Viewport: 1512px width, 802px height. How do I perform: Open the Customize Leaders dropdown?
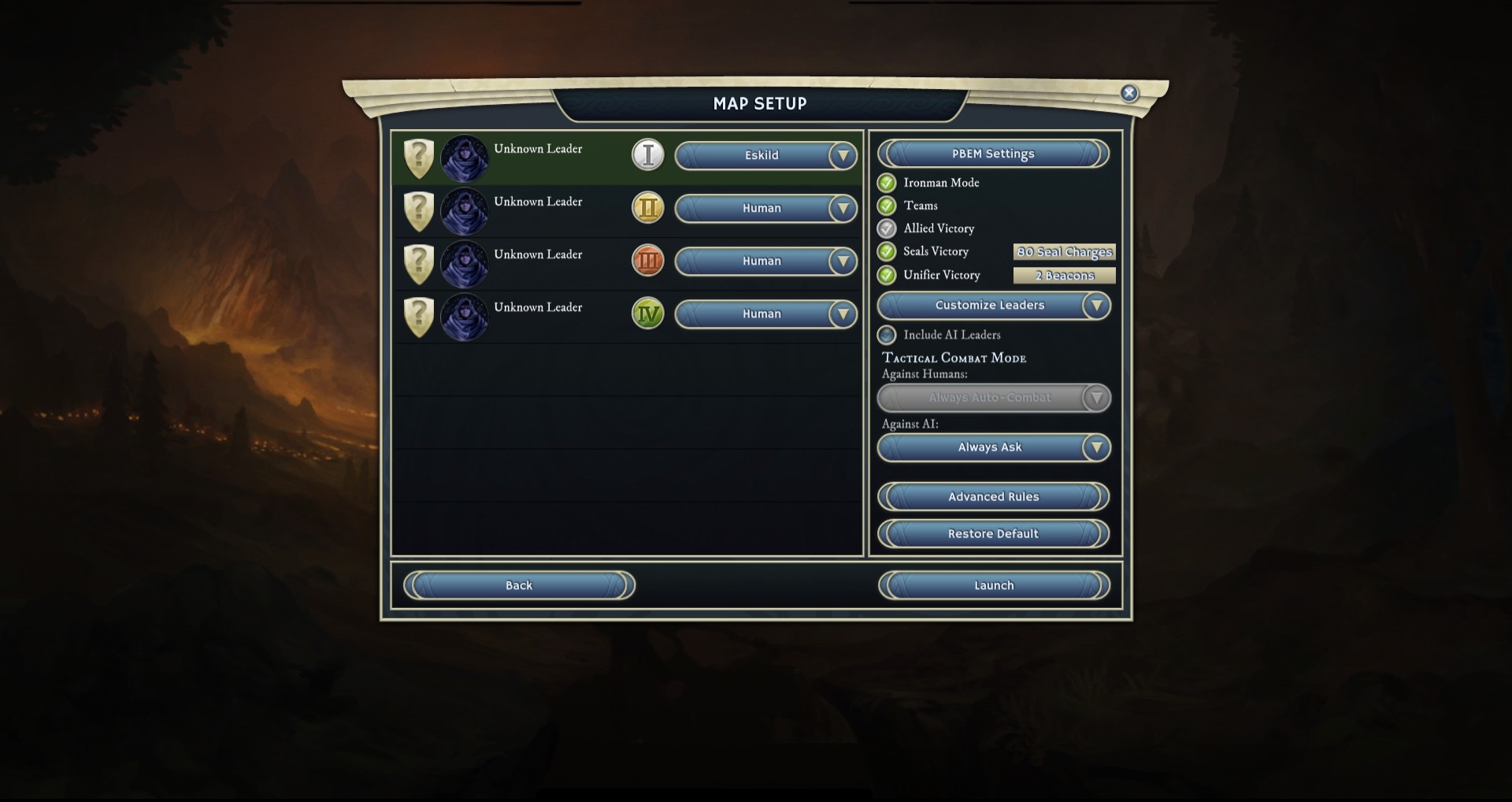pyautogui.click(x=993, y=306)
